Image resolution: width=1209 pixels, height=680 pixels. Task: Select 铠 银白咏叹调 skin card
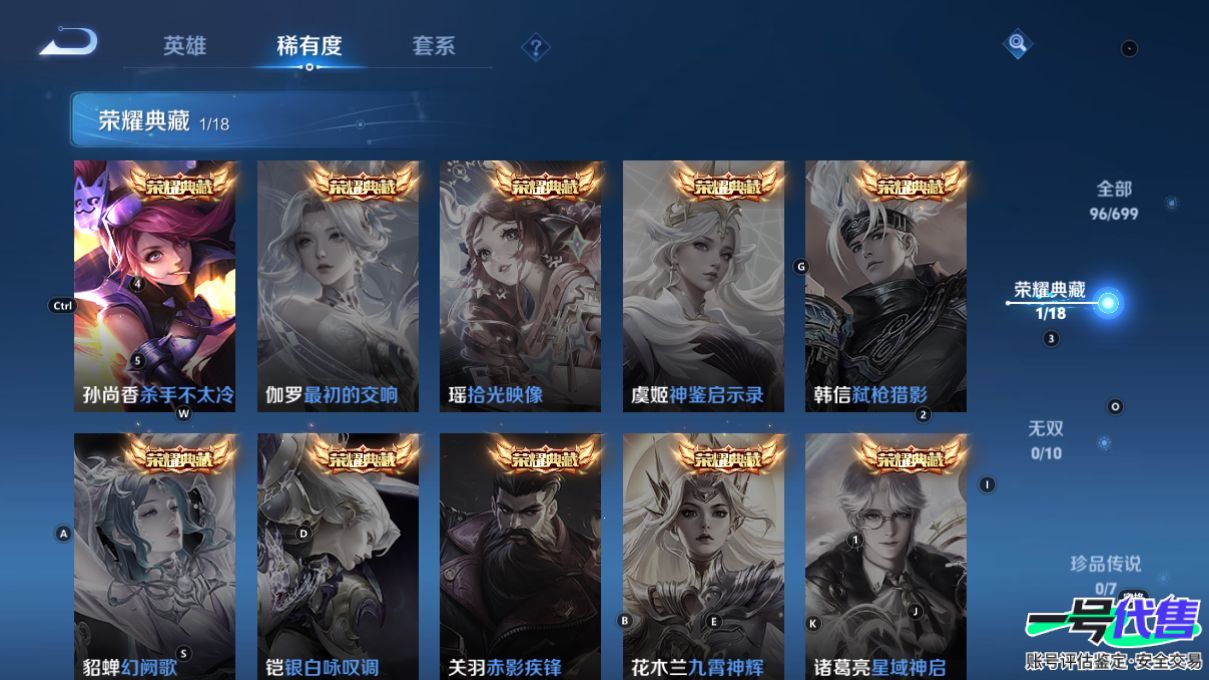pos(338,556)
